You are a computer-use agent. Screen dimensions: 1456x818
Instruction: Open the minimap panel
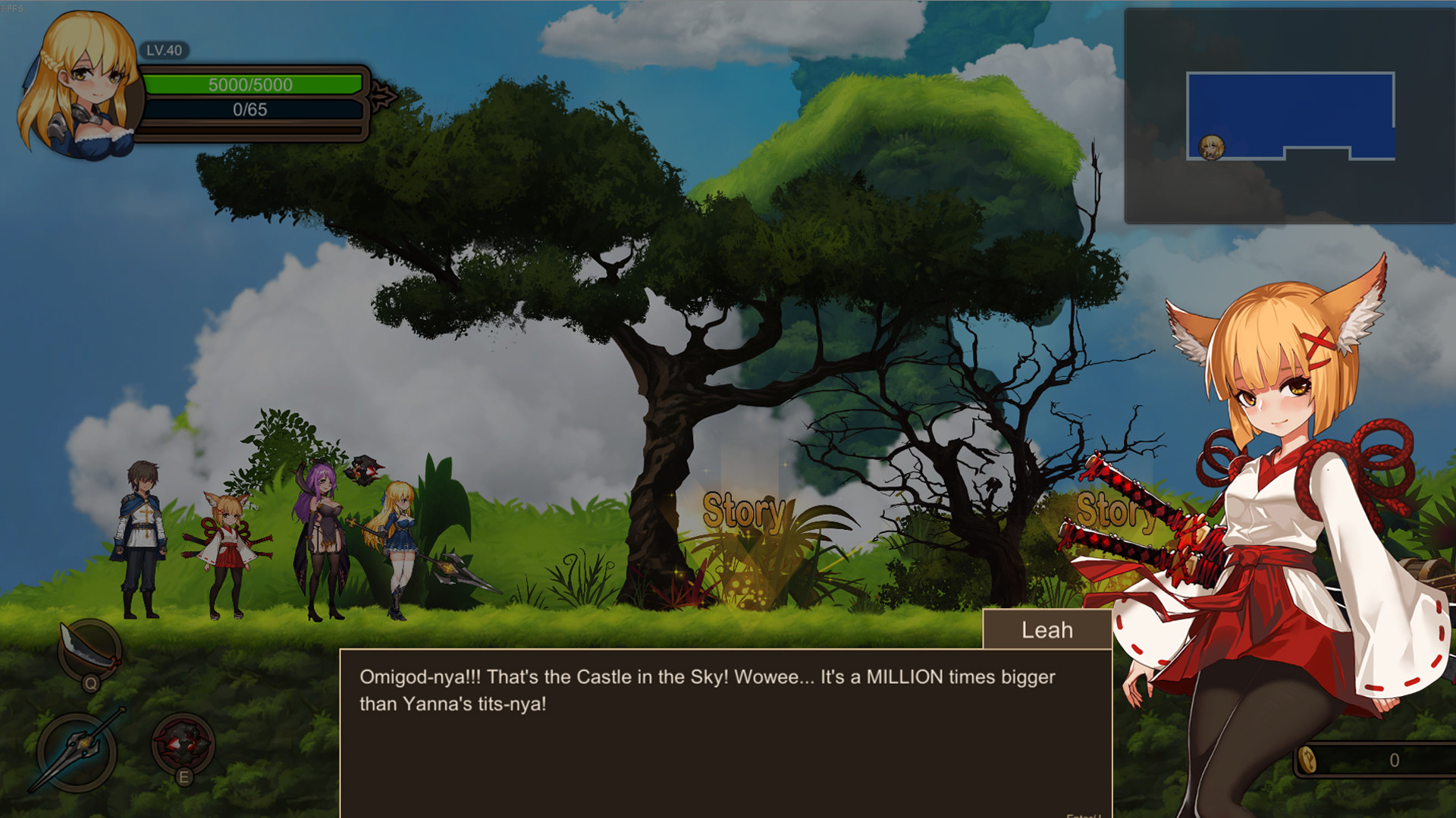click(x=1289, y=116)
